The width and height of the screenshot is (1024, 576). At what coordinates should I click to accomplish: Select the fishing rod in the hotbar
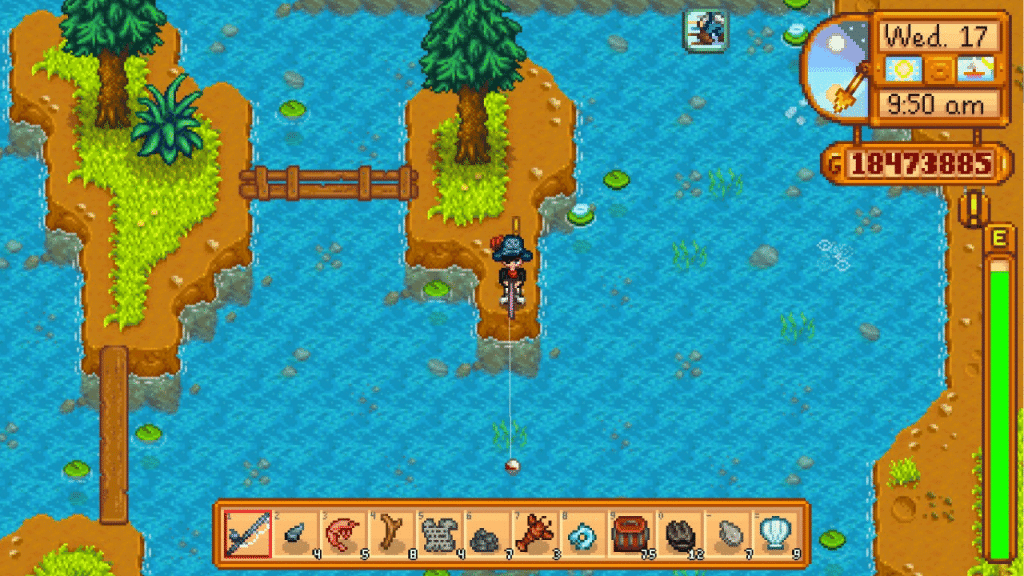(x=246, y=535)
